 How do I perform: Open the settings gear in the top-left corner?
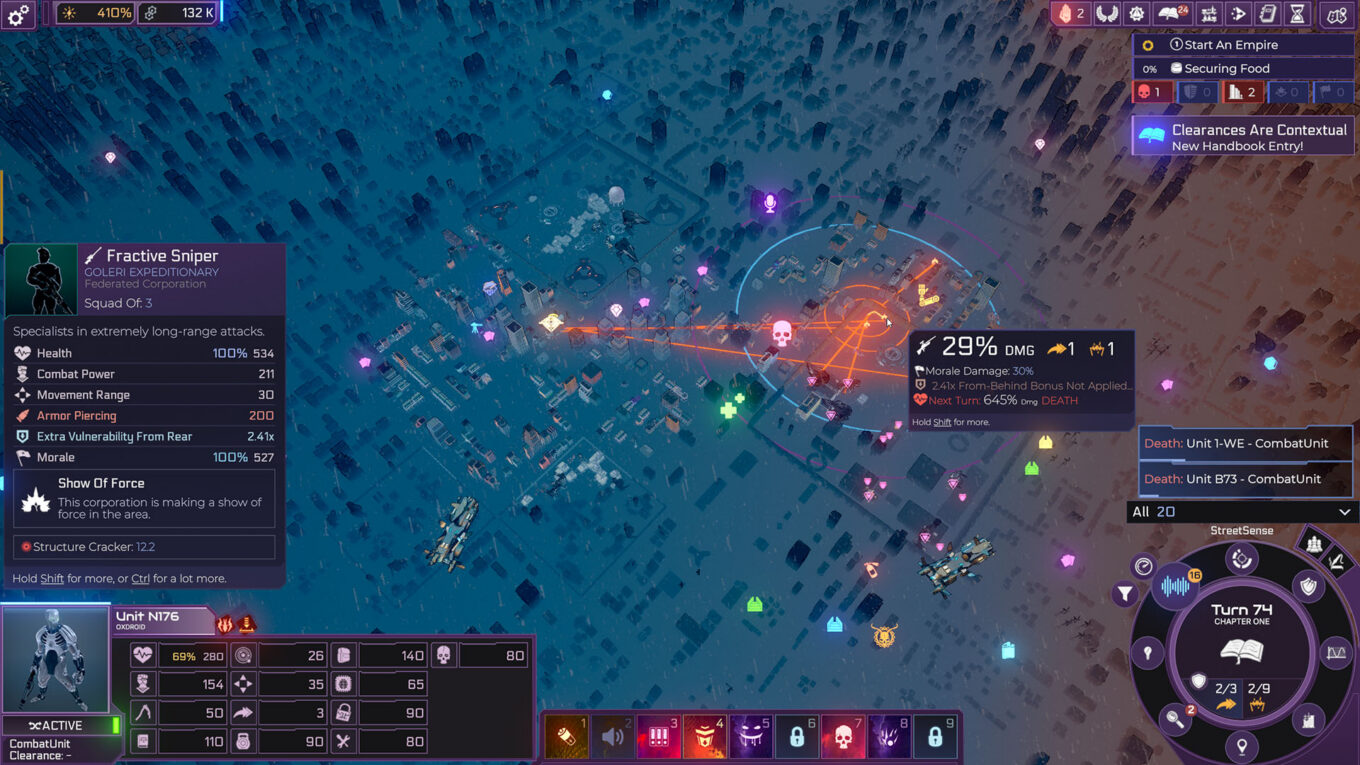pos(16,15)
